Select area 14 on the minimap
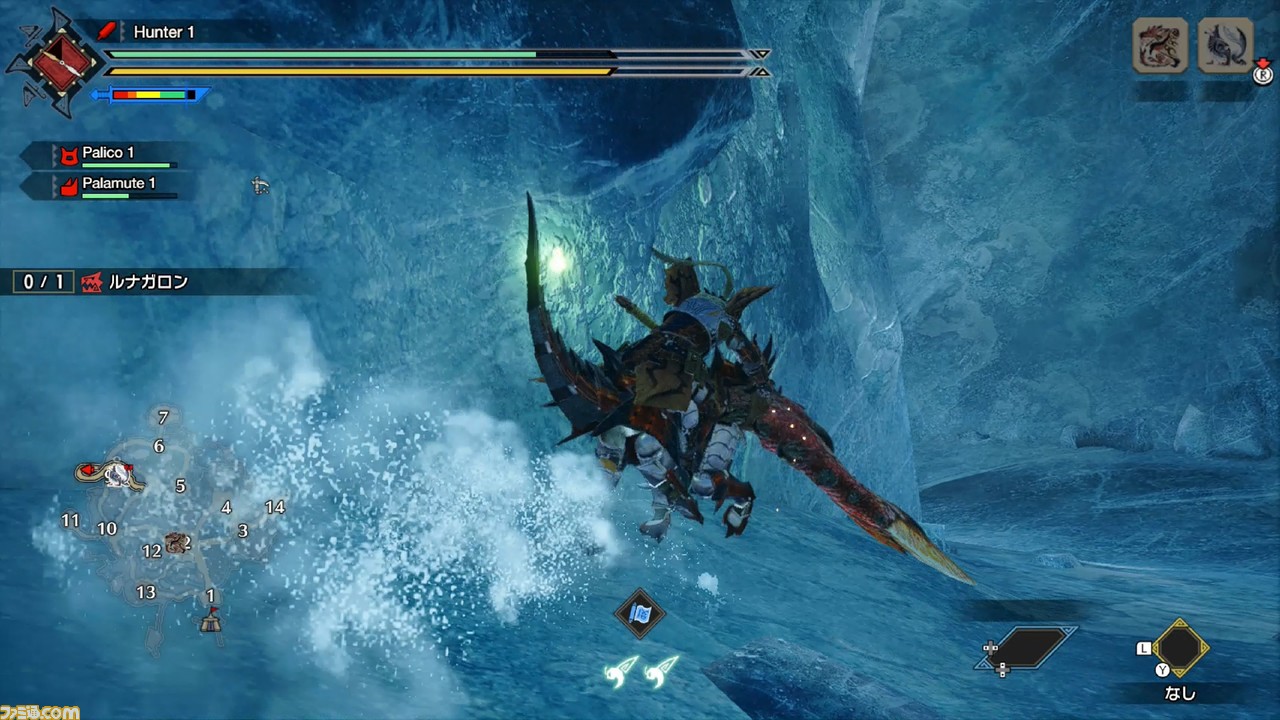 274,507
